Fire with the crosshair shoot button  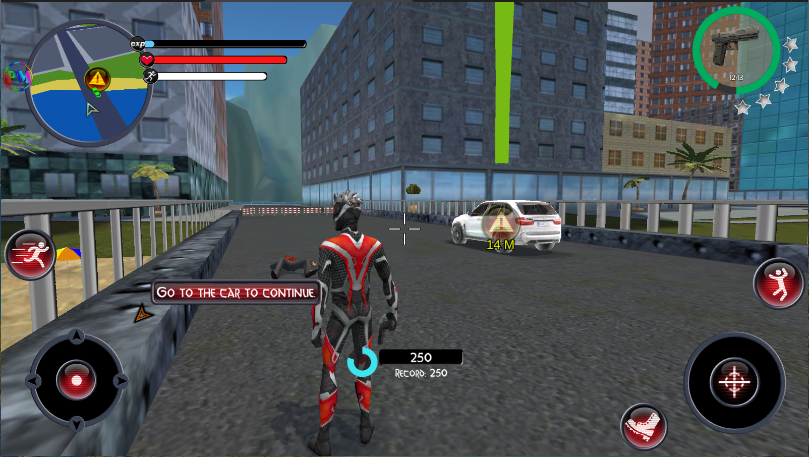click(734, 381)
